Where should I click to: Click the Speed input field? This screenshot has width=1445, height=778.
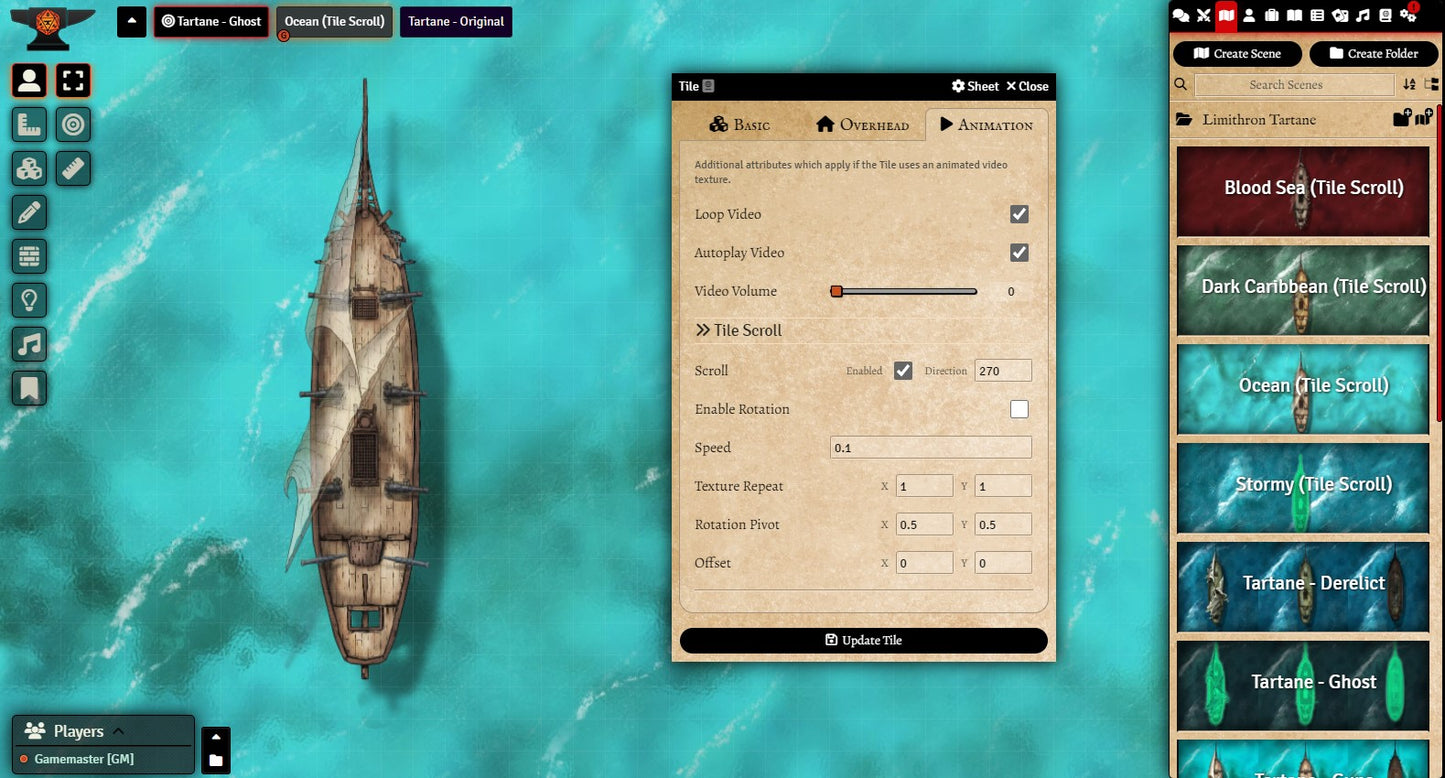coord(930,448)
